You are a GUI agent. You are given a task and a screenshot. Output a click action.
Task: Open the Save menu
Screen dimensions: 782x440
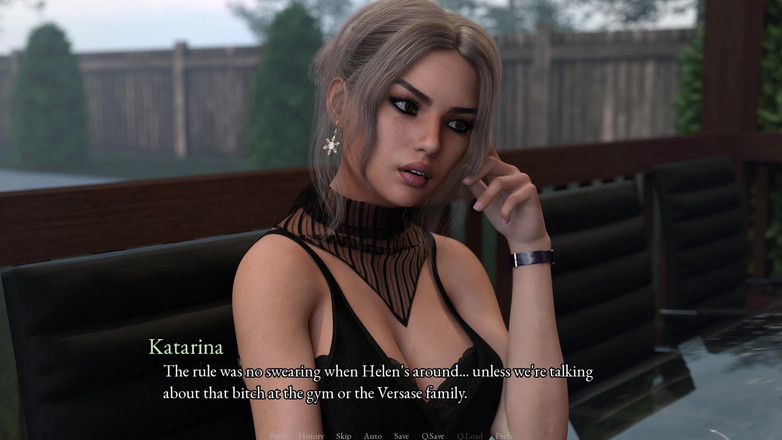click(401, 436)
